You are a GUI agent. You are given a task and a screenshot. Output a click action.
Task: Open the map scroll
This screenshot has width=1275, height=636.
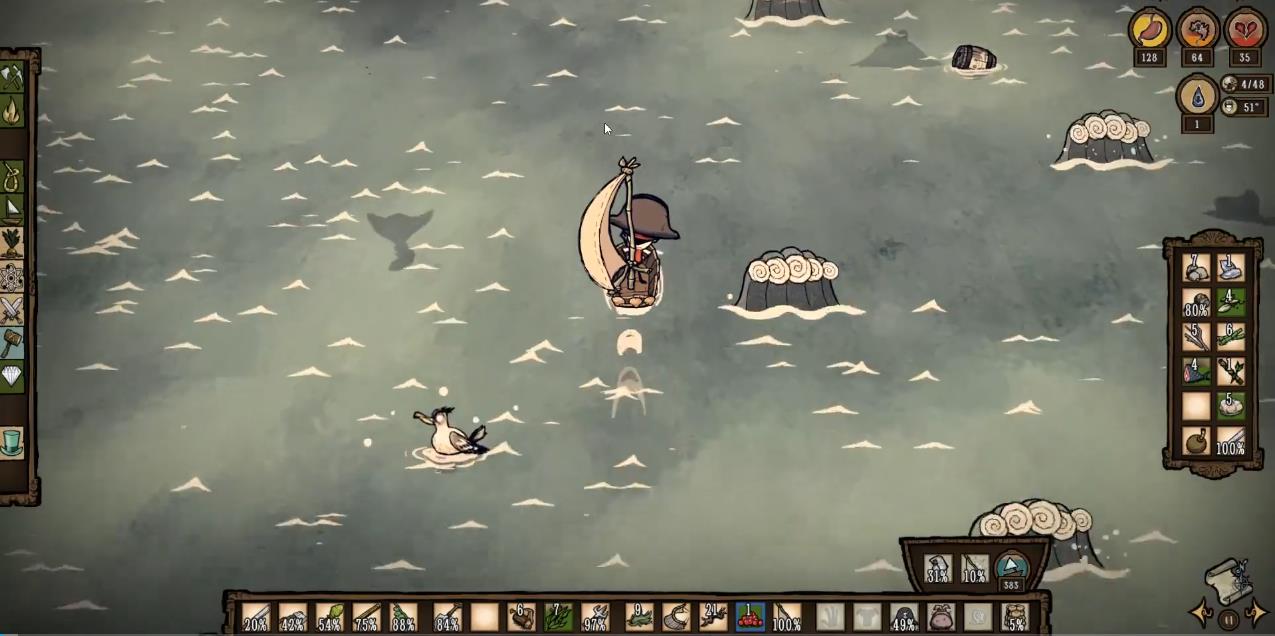[x=1228, y=579]
